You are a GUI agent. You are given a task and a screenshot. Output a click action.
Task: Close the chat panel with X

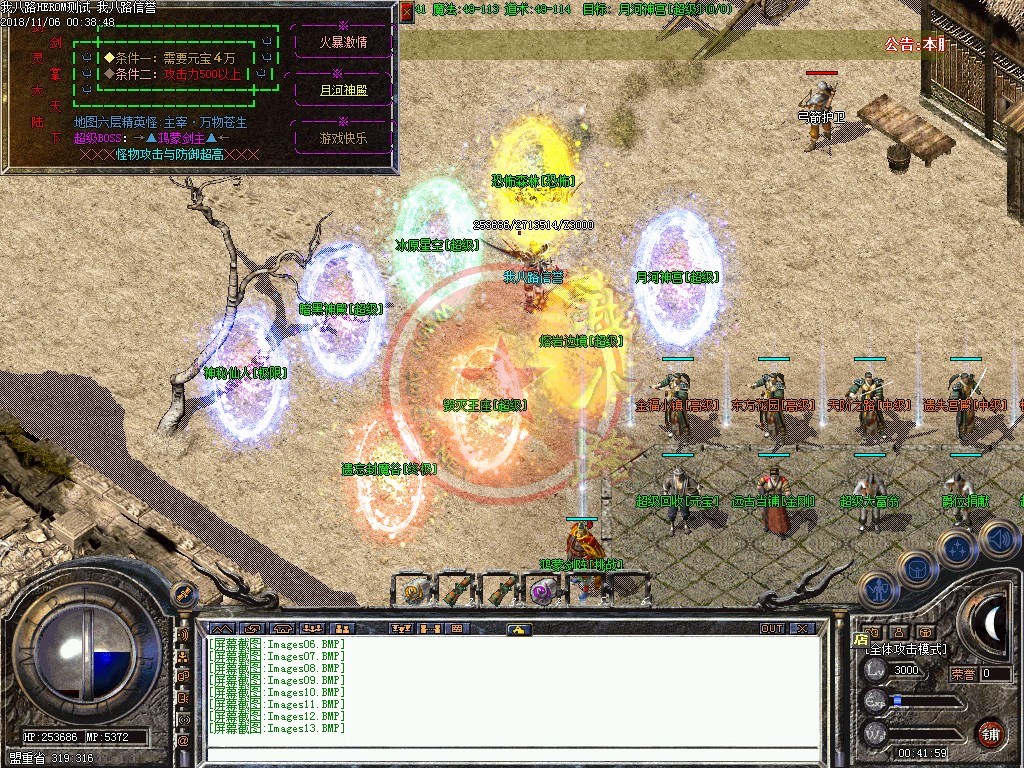click(x=802, y=629)
